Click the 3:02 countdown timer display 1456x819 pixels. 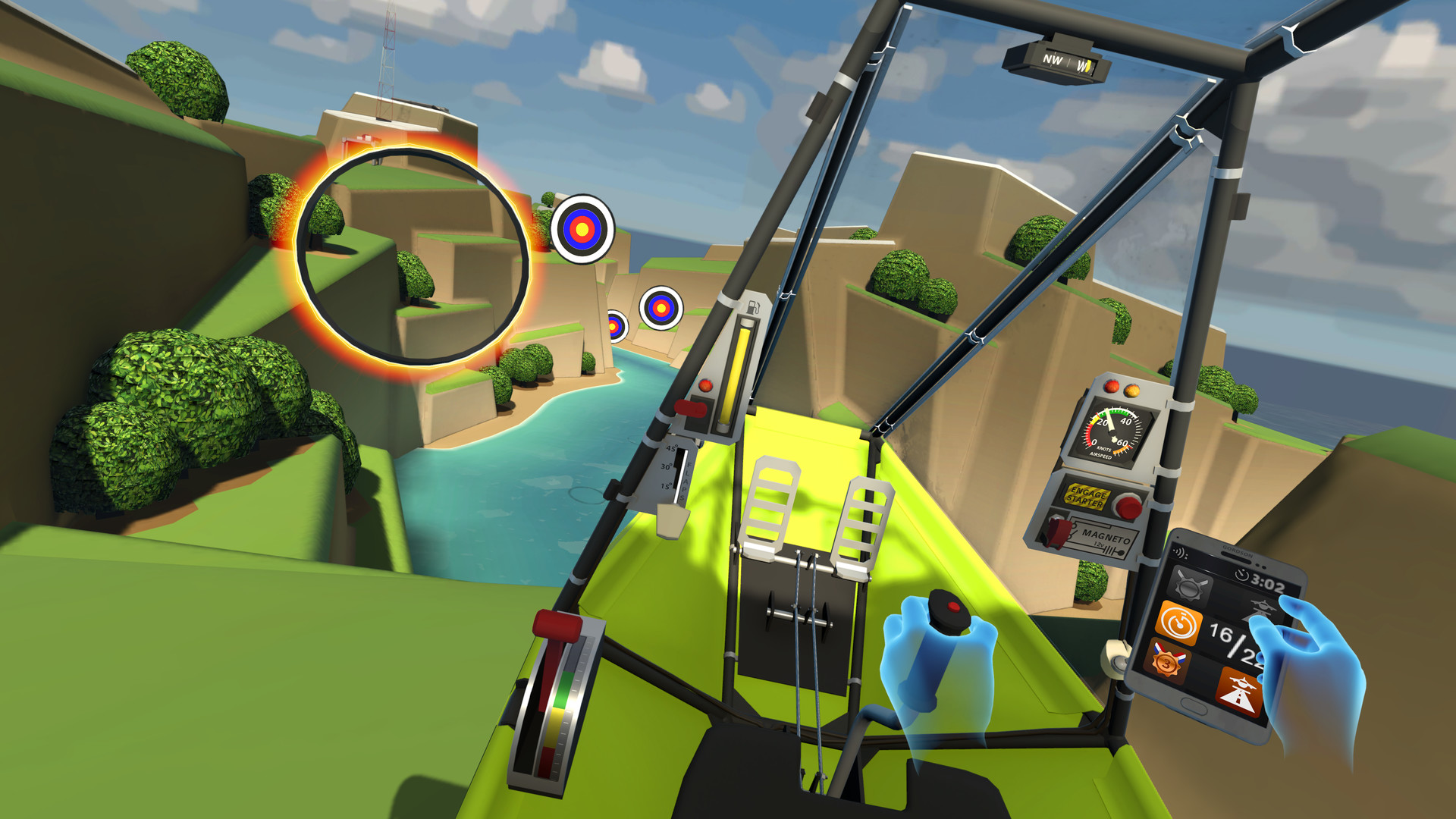tap(1266, 581)
